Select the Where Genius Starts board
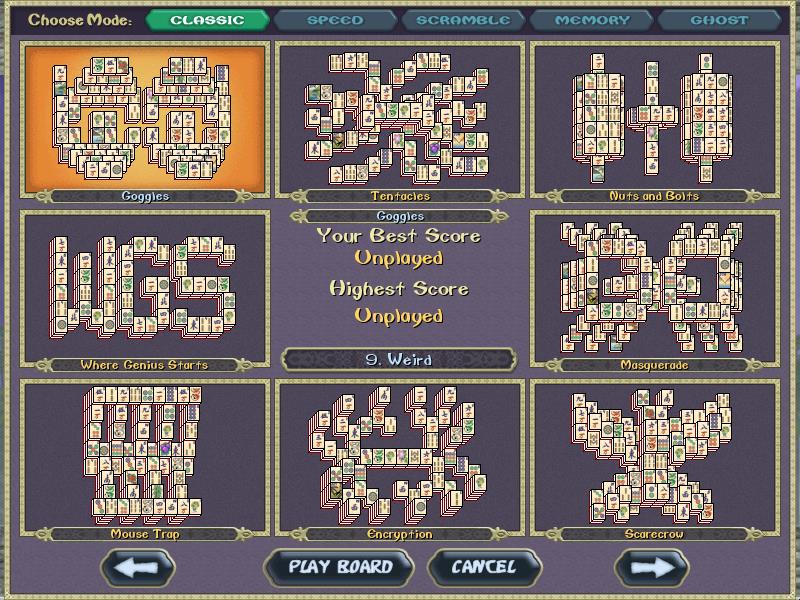The image size is (800, 600). tap(145, 287)
